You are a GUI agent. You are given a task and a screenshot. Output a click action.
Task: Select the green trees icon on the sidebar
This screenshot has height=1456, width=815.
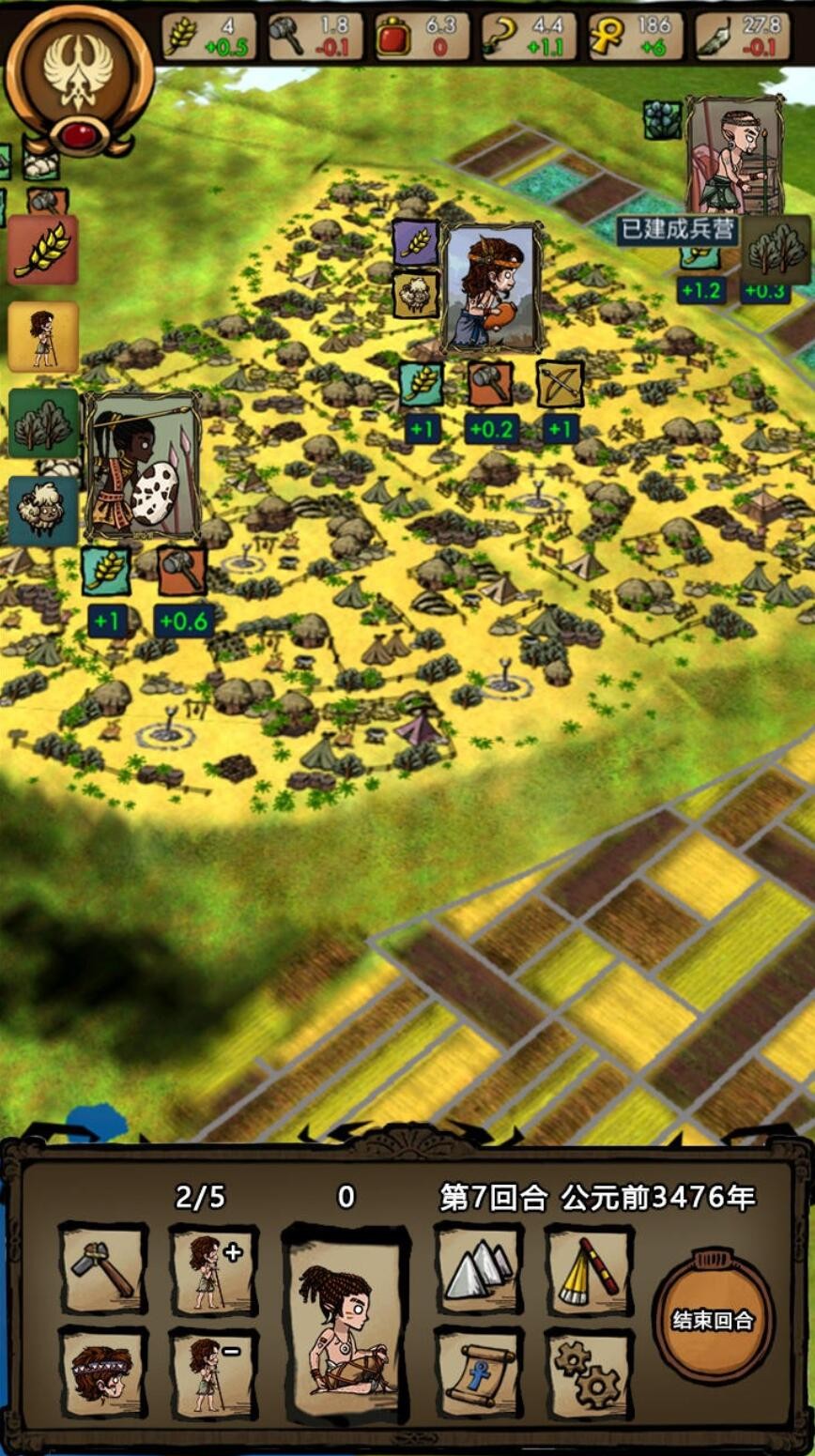click(43, 423)
